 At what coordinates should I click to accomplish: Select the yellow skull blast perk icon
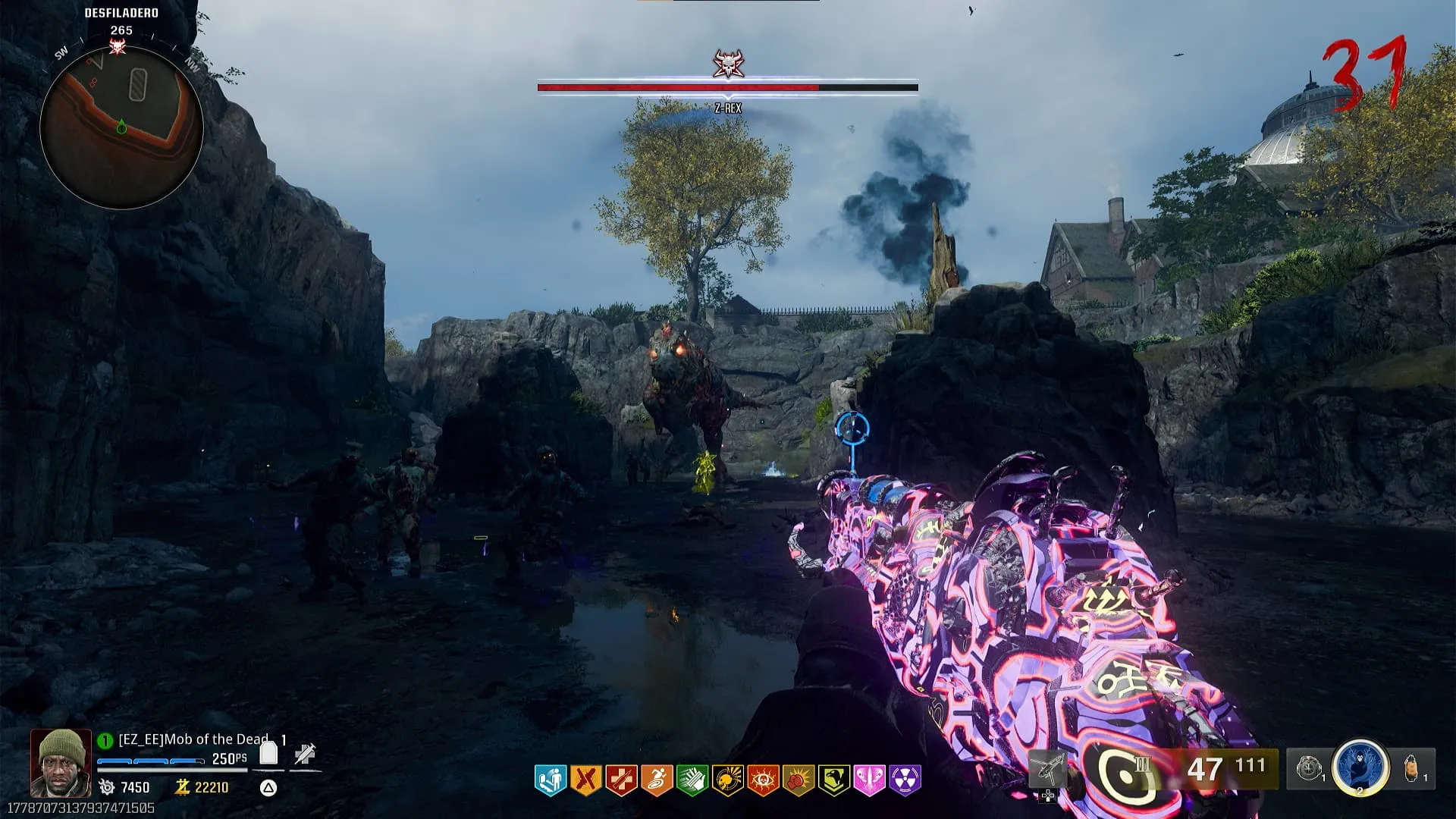point(727,780)
